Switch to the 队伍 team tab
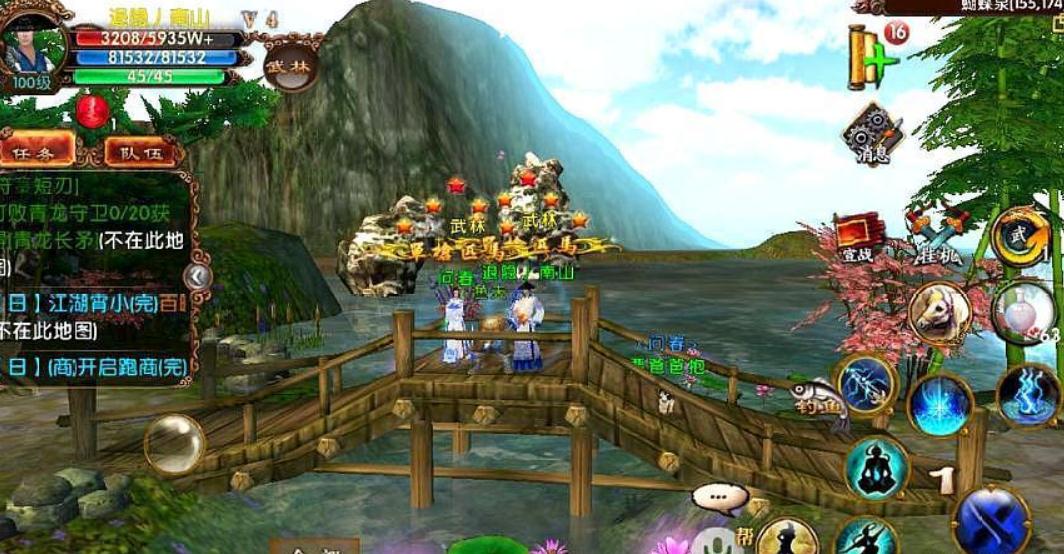 (141, 152)
